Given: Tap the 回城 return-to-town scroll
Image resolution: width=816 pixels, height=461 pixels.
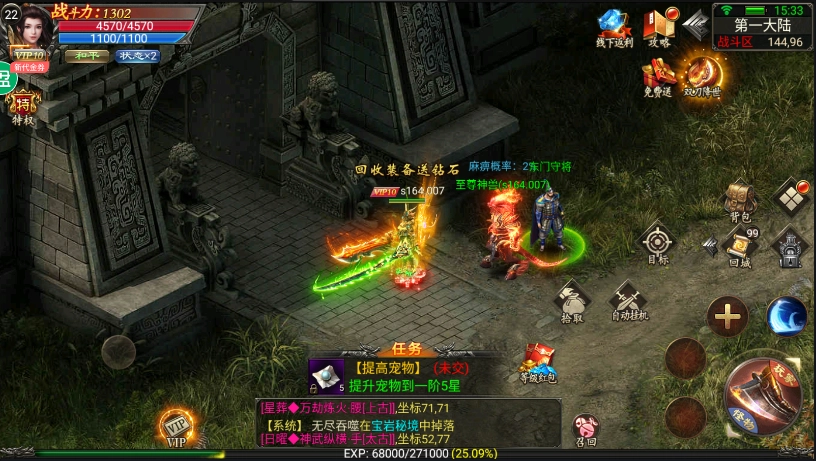Looking at the screenshot, I should click(x=740, y=245).
